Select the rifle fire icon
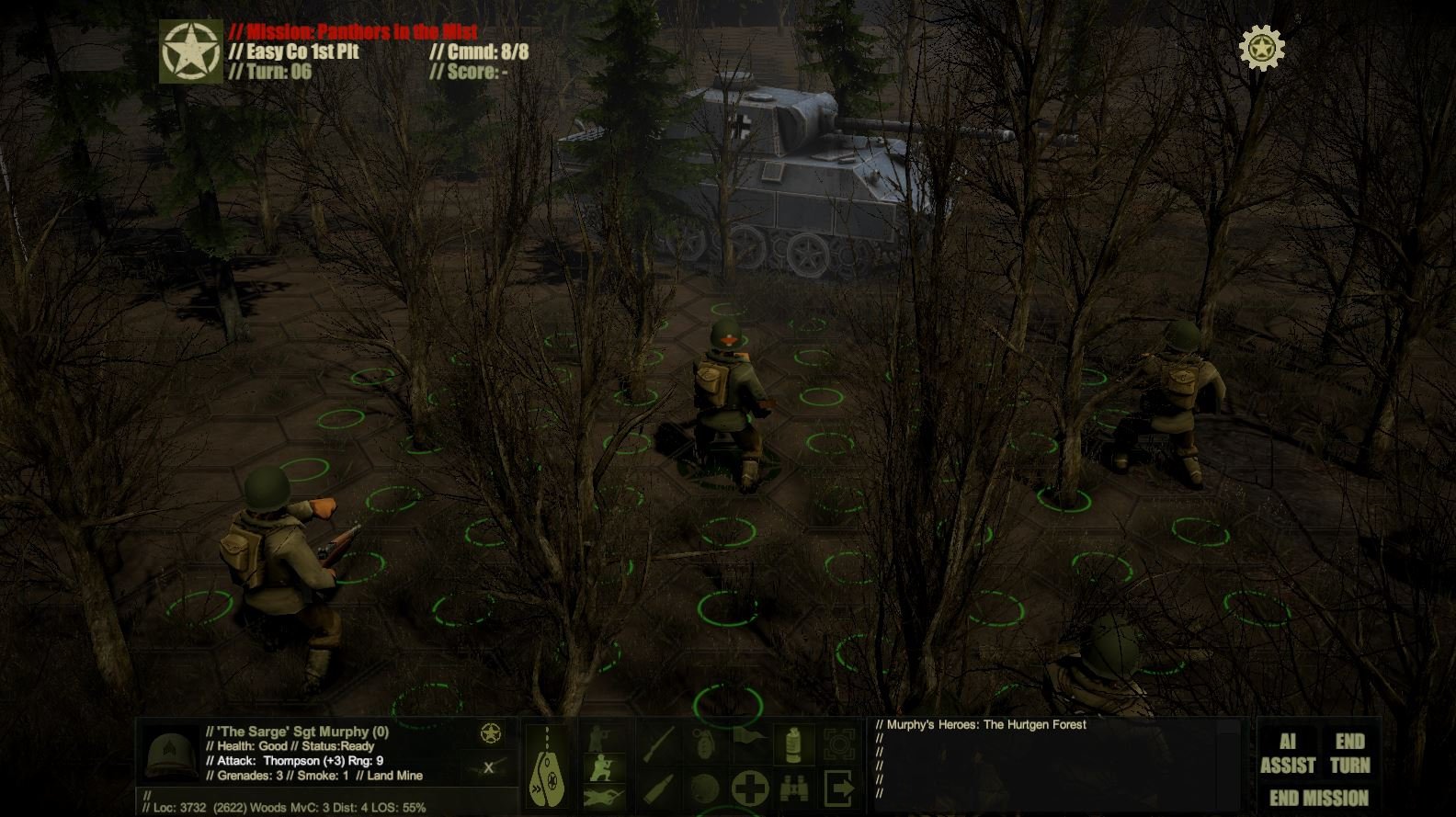 coord(658,741)
